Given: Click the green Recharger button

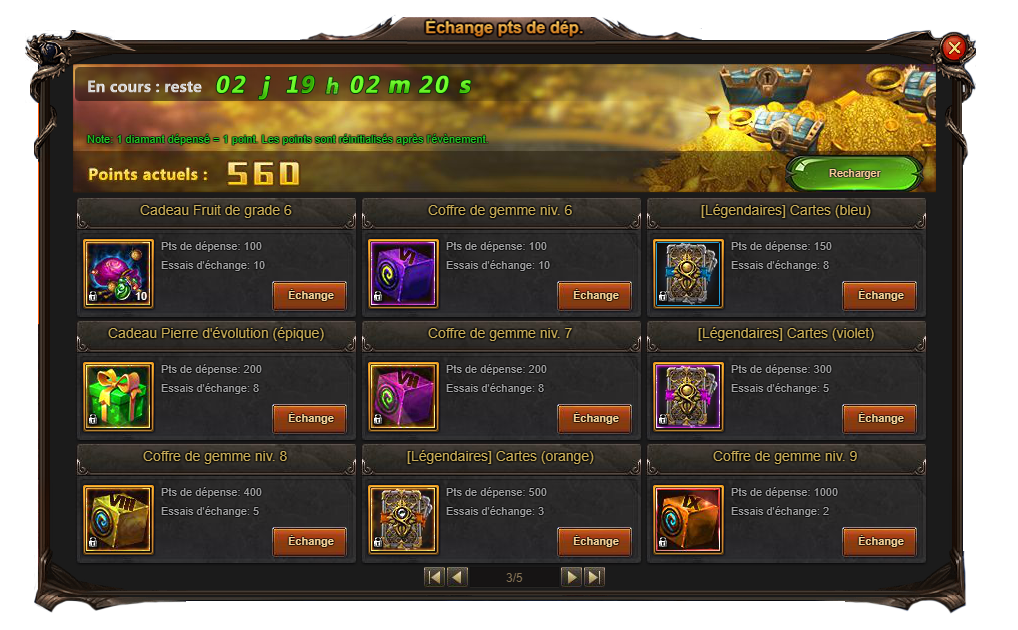Looking at the screenshot, I should click(x=854, y=173).
